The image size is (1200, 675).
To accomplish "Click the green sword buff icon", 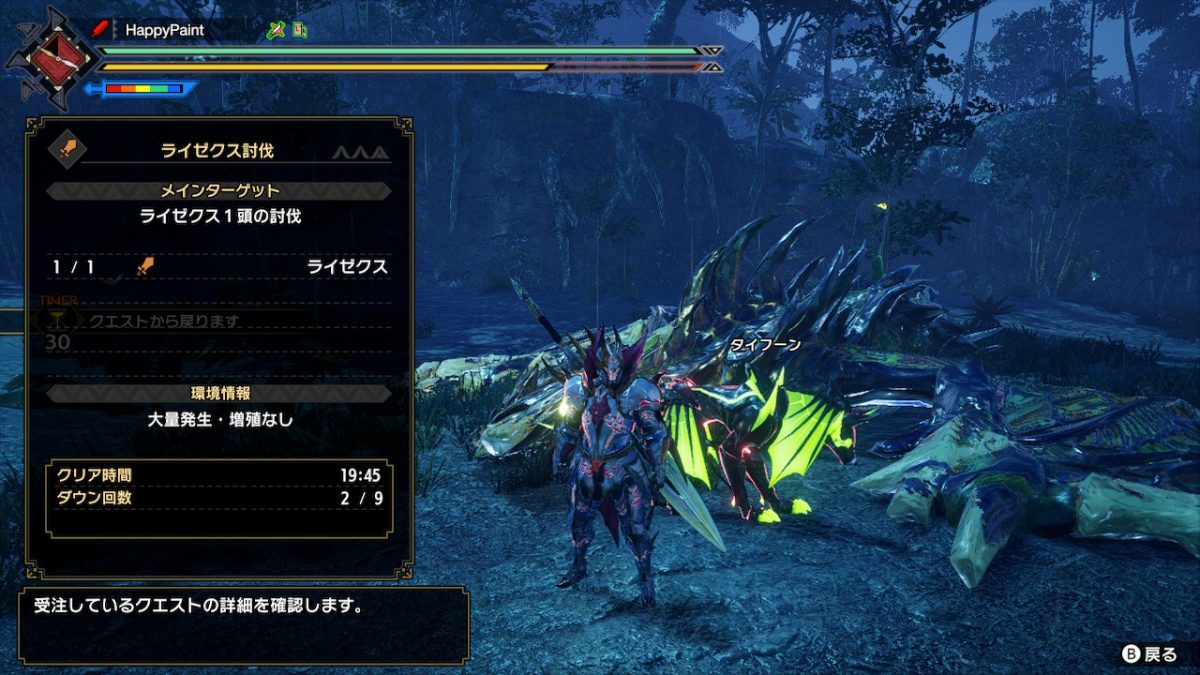I will pos(276,30).
